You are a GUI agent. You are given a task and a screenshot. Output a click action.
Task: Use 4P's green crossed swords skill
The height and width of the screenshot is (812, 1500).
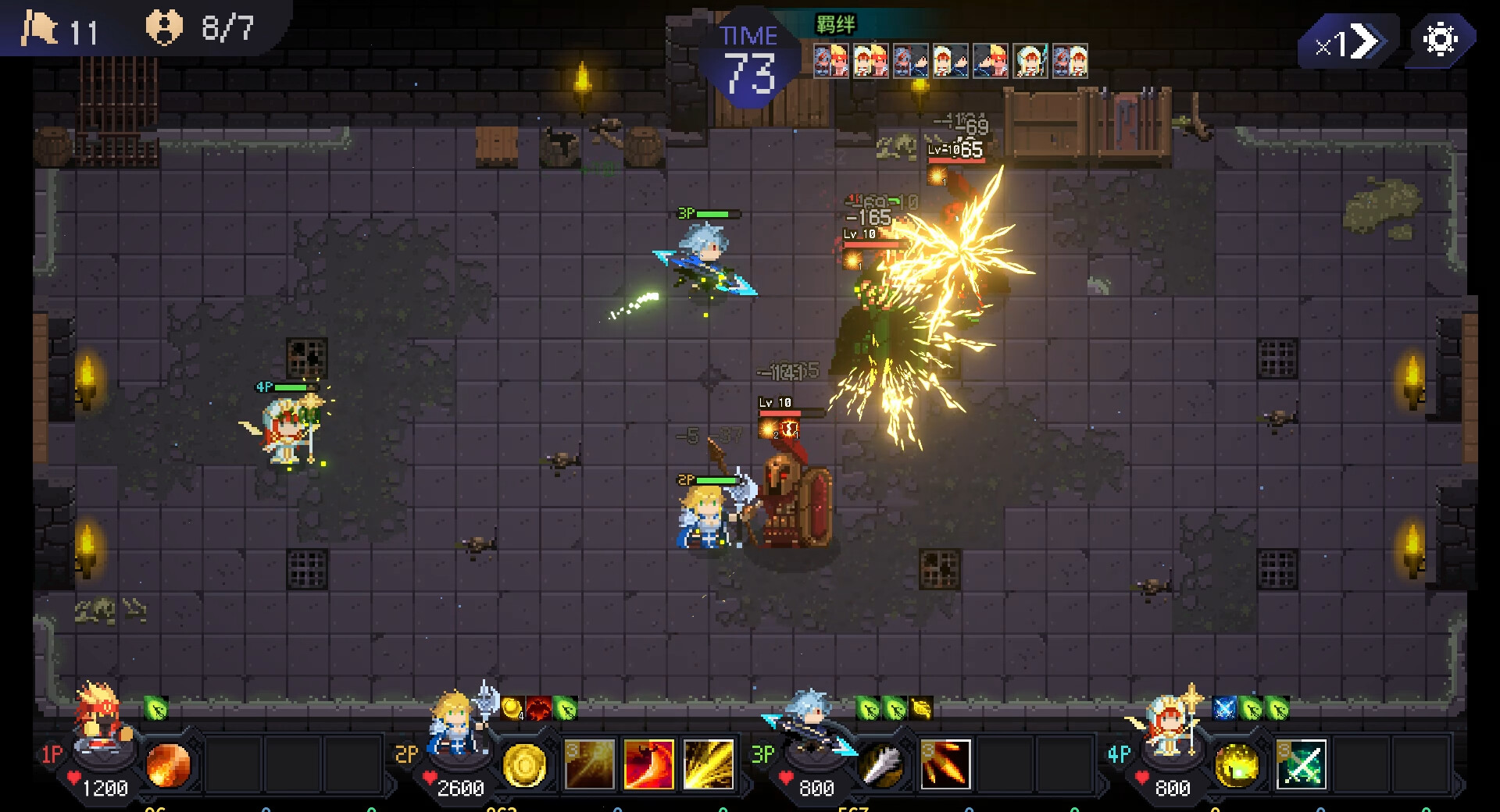pyautogui.click(x=1302, y=764)
